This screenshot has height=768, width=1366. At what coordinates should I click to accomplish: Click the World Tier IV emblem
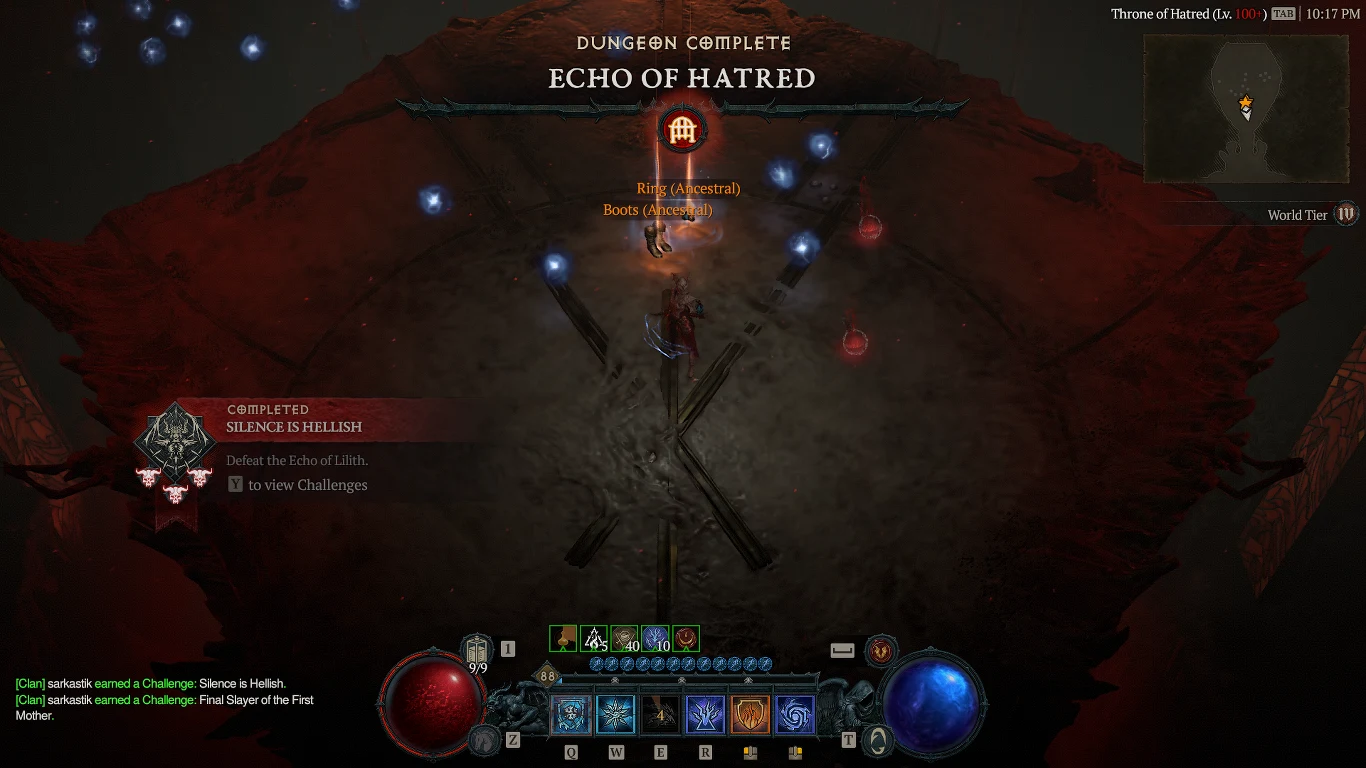tap(1346, 214)
